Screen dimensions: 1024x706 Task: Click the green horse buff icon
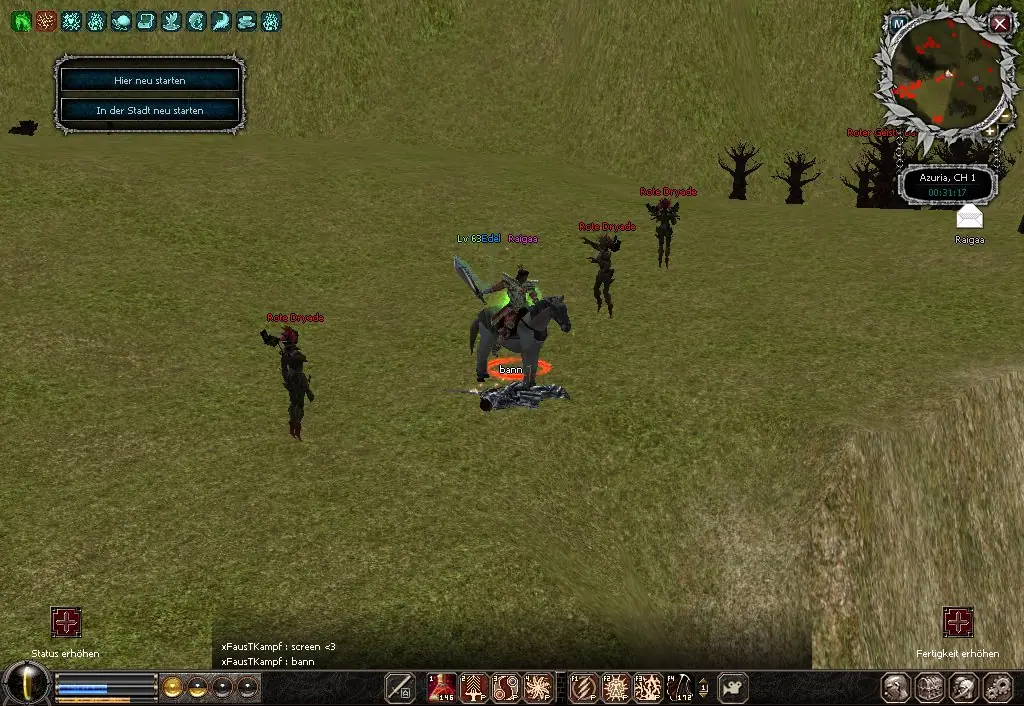click(x=21, y=21)
